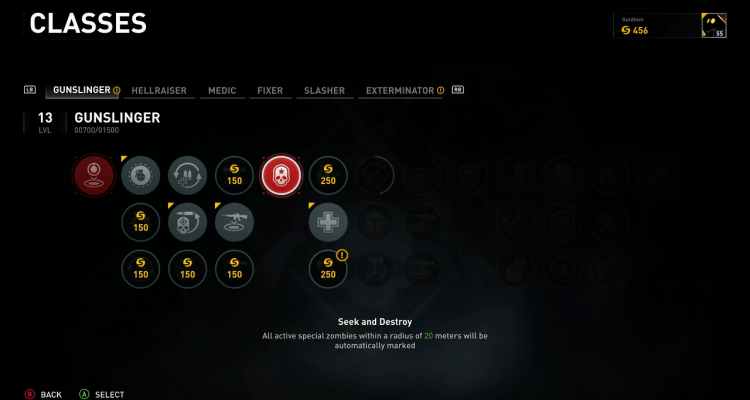This screenshot has height=400, width=750.
Task: Buy the 250-coin perk with exclamation alert
Action: click(328, 268)
